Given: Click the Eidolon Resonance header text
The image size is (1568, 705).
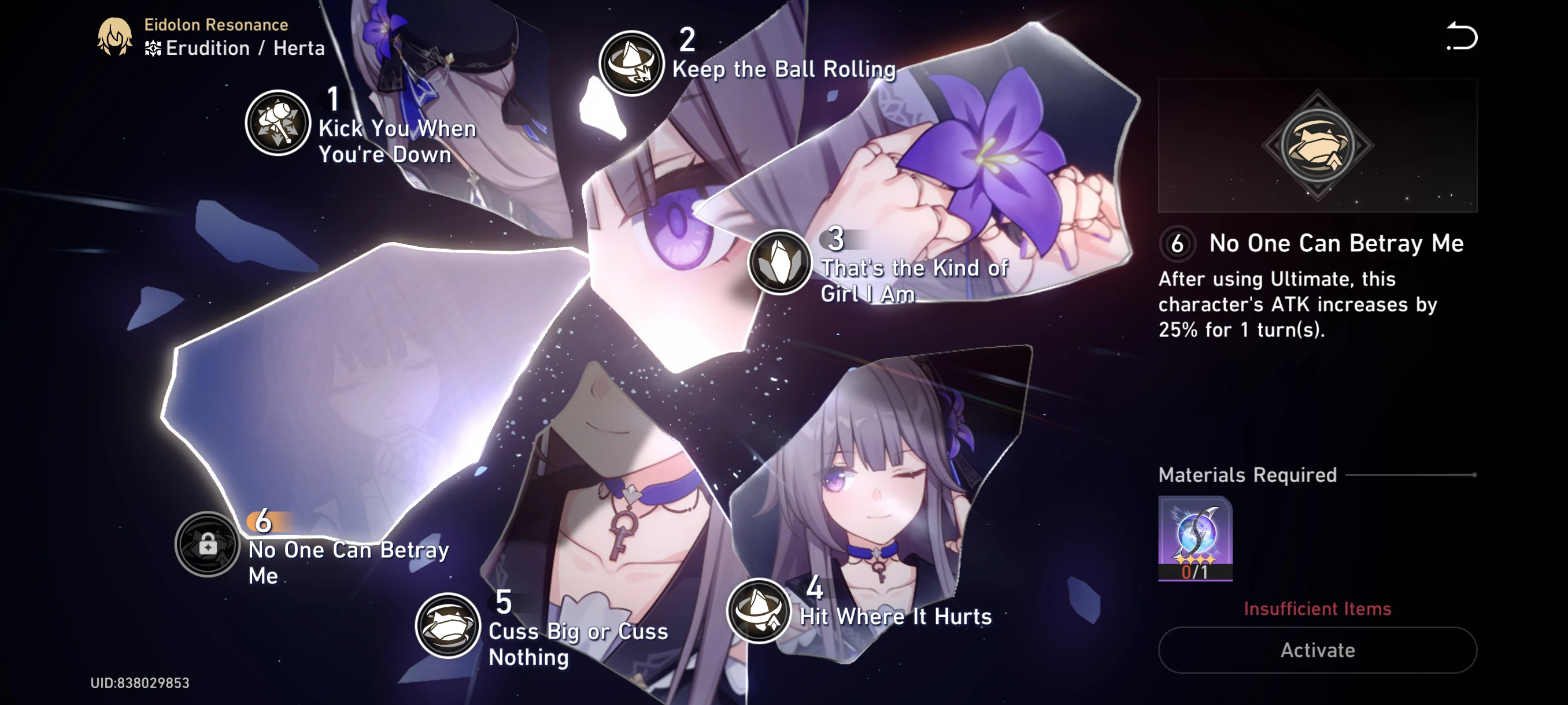Looking at the screenshot, I should (216, 24).
